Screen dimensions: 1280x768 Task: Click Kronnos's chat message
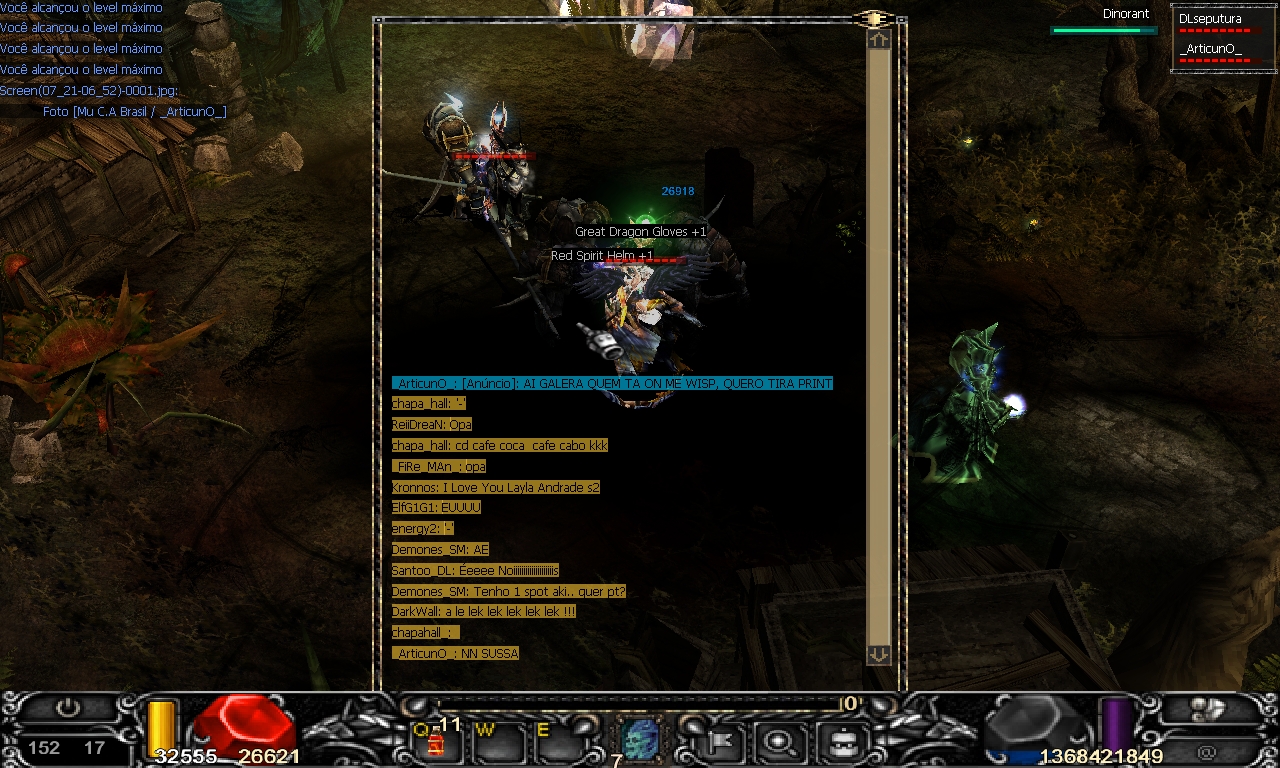click(x=496, y=488)
